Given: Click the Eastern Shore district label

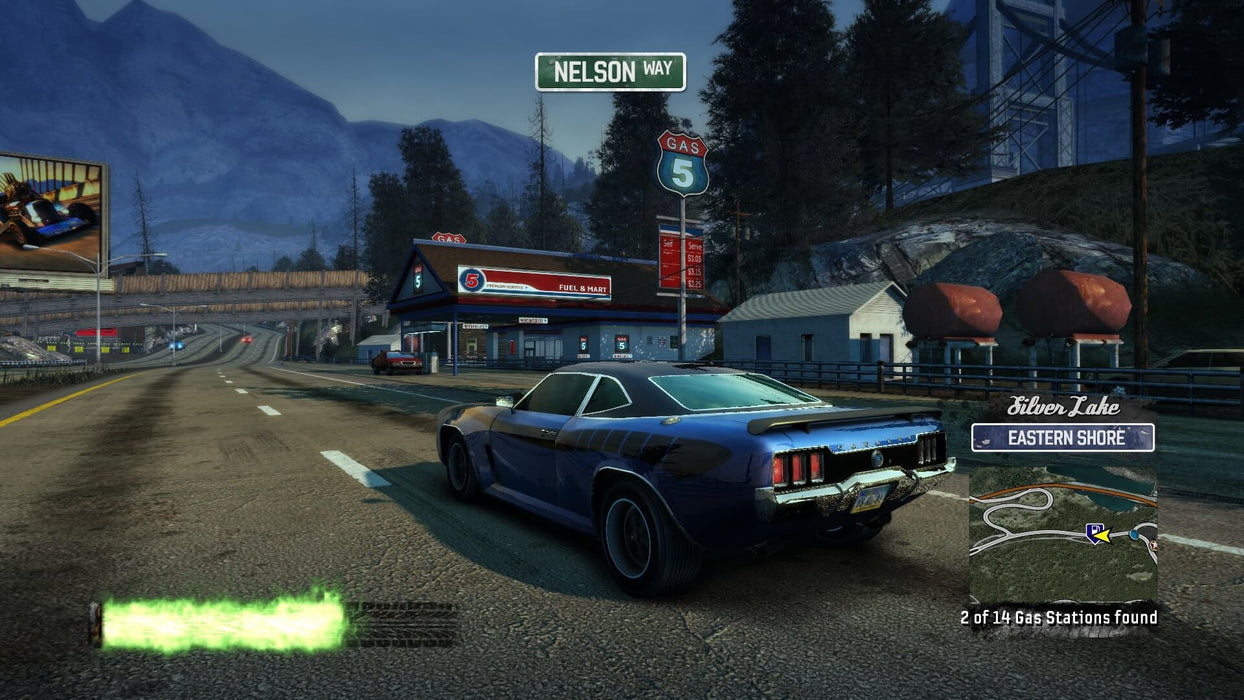Looking at the screenshot, I should click(x=1062, y=437).
